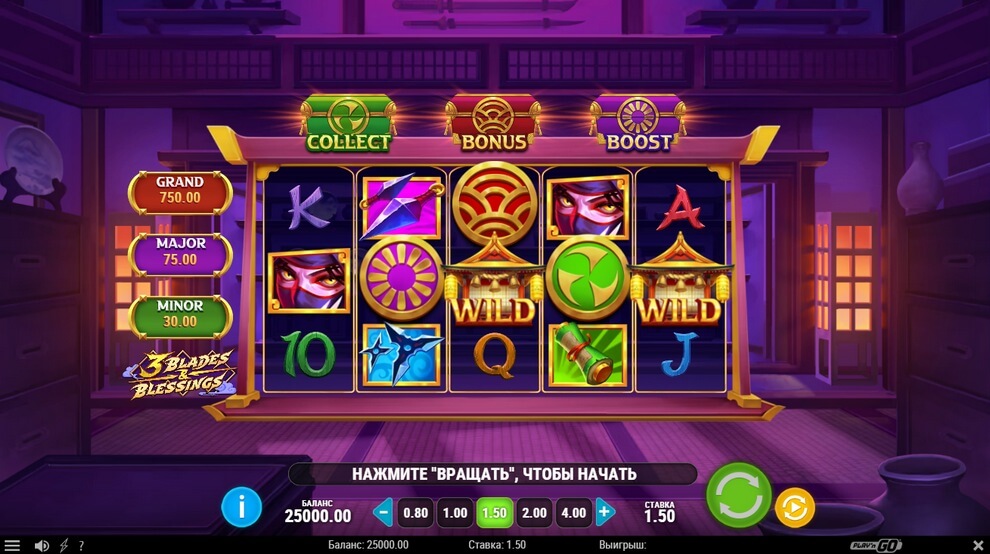Spin the reels with the green button
This screenshot has height=554, width=990.
pos(738,495)
